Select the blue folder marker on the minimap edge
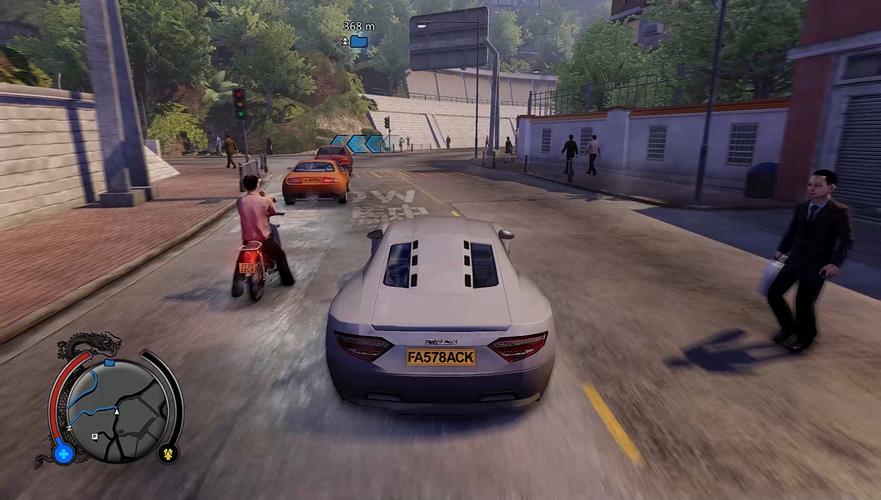 [x=108, y=365]
